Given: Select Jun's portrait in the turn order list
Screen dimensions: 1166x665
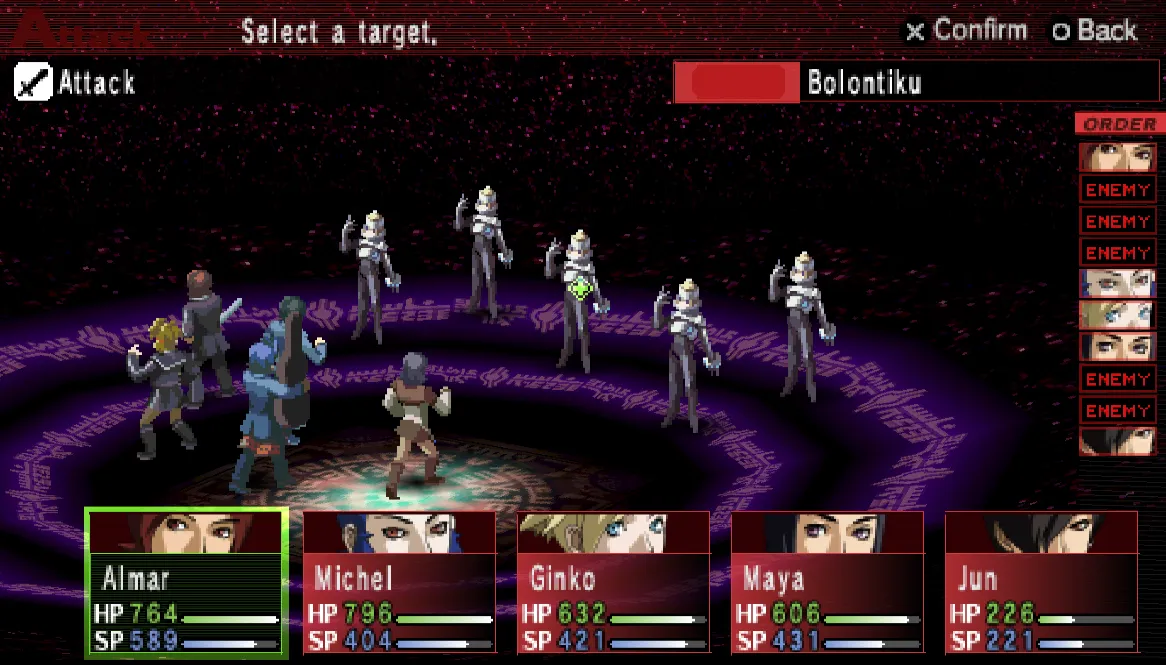Looking at the screenshot, I should pyautogui.click(x=1118, y=442).
